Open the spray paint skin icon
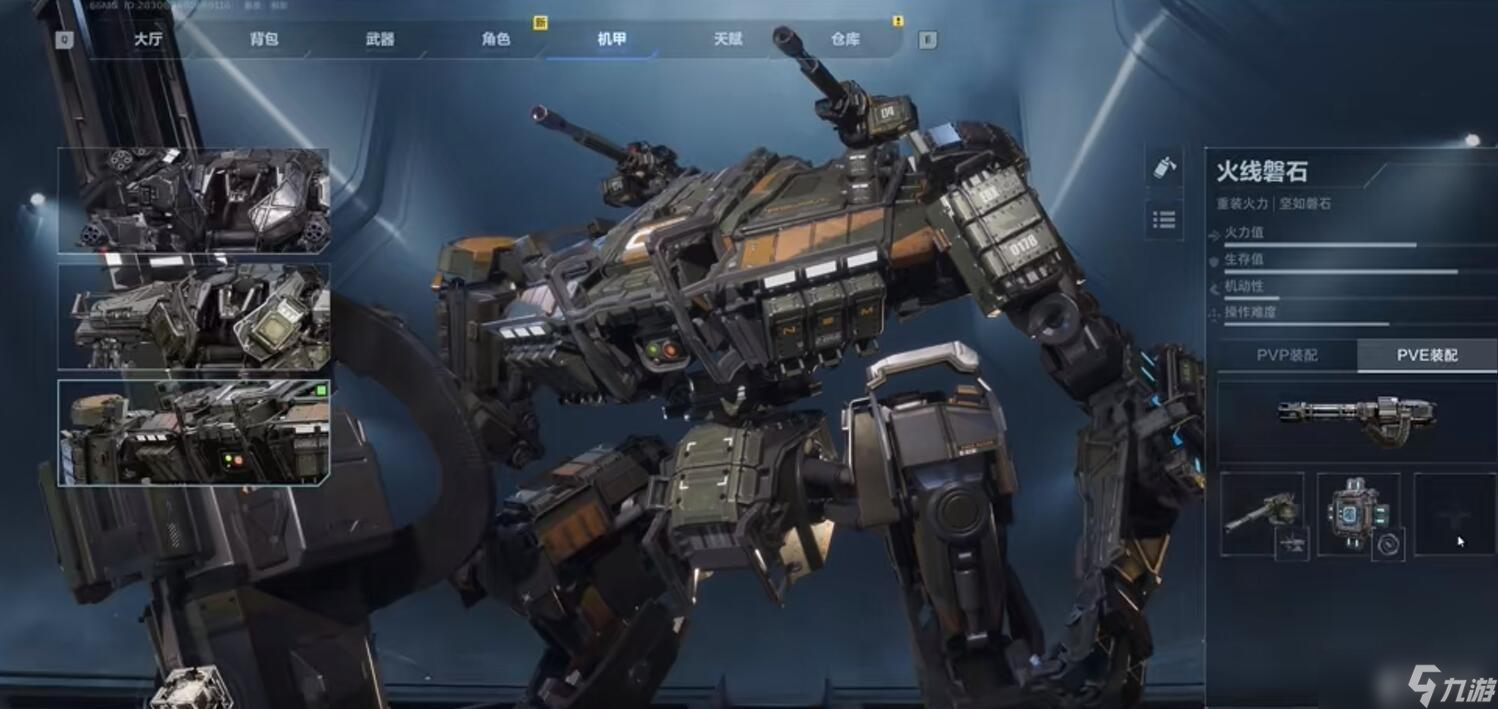This screenshot has height=709, width=1498. (1164, 168)
